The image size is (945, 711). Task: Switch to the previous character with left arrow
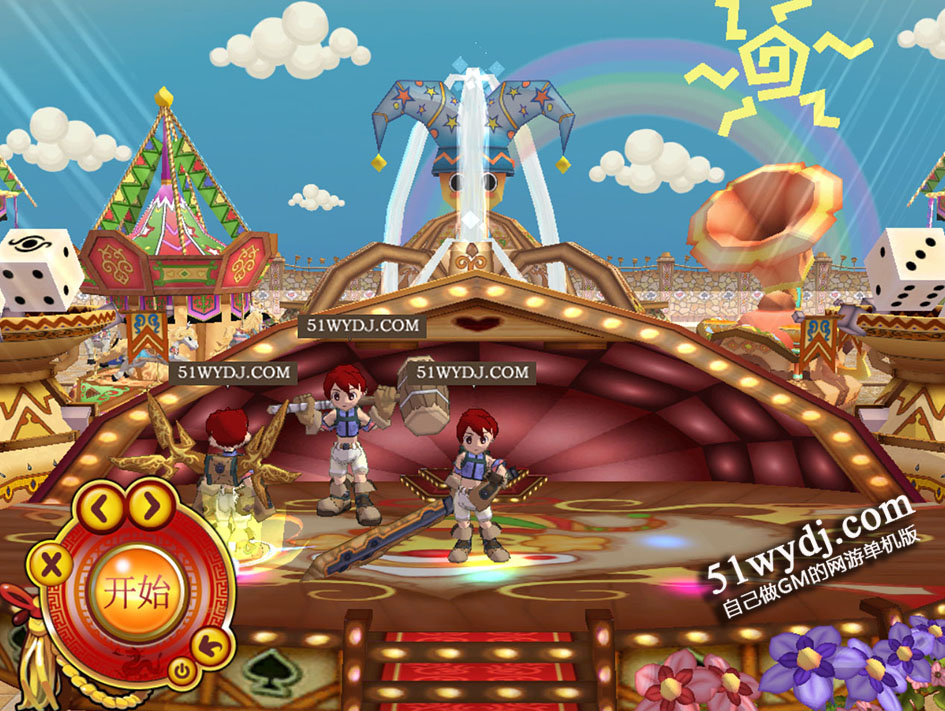point(100,510)
